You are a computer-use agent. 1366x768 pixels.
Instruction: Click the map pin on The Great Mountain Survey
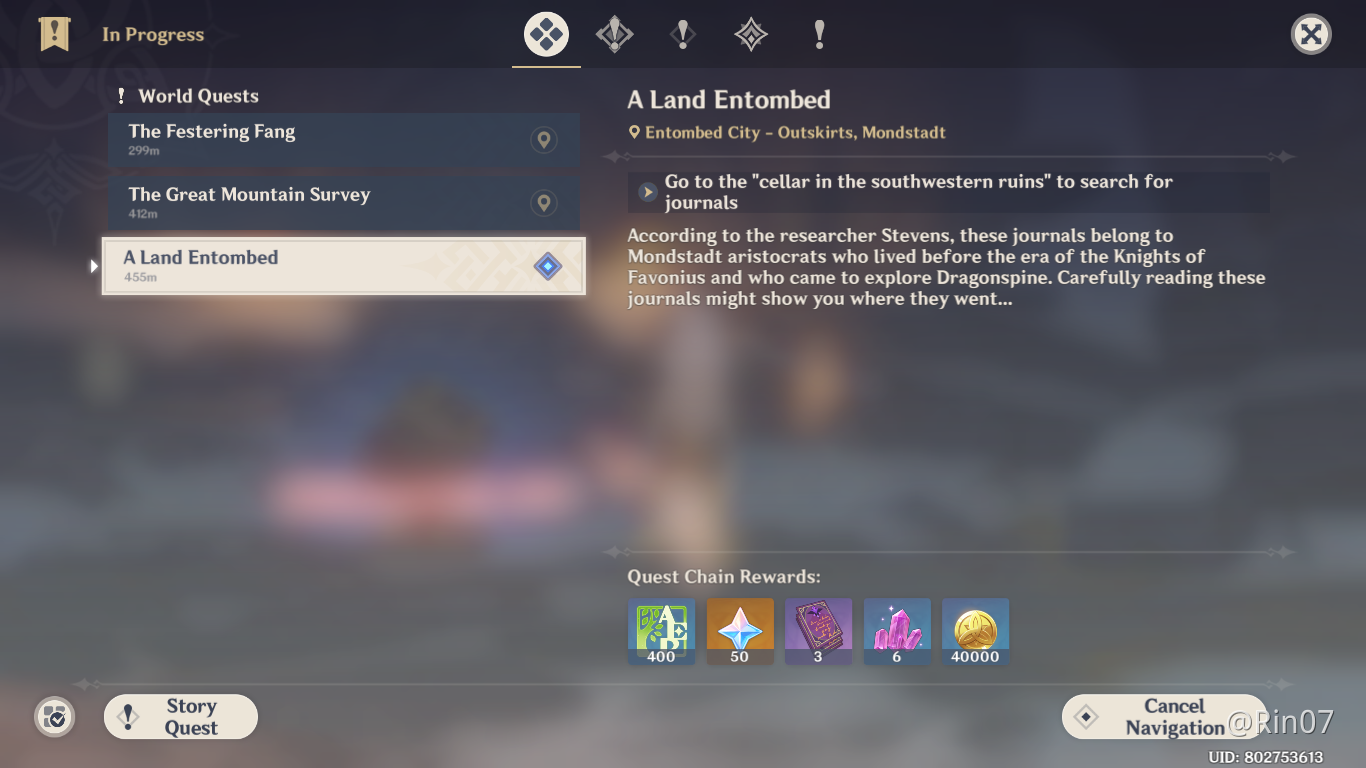pyautogui.click(x=543, y=203)
